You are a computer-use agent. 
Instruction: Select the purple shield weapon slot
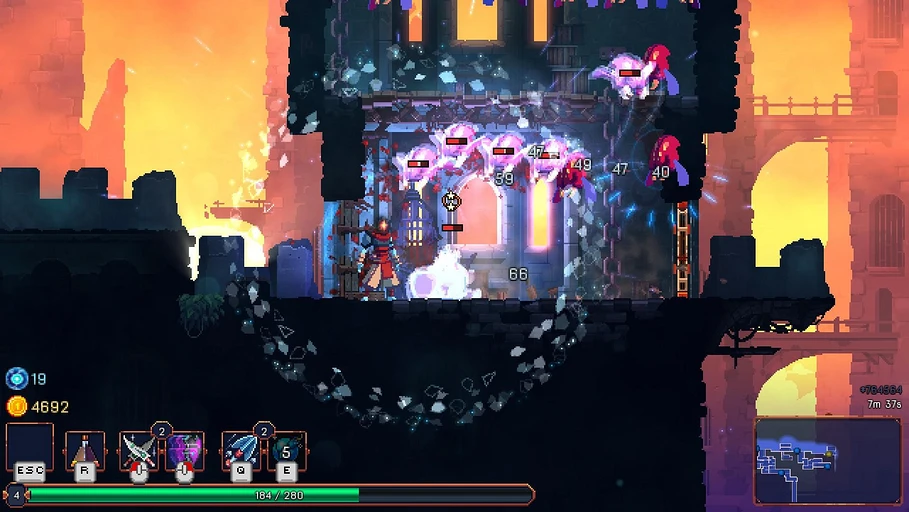click(184, 451)
